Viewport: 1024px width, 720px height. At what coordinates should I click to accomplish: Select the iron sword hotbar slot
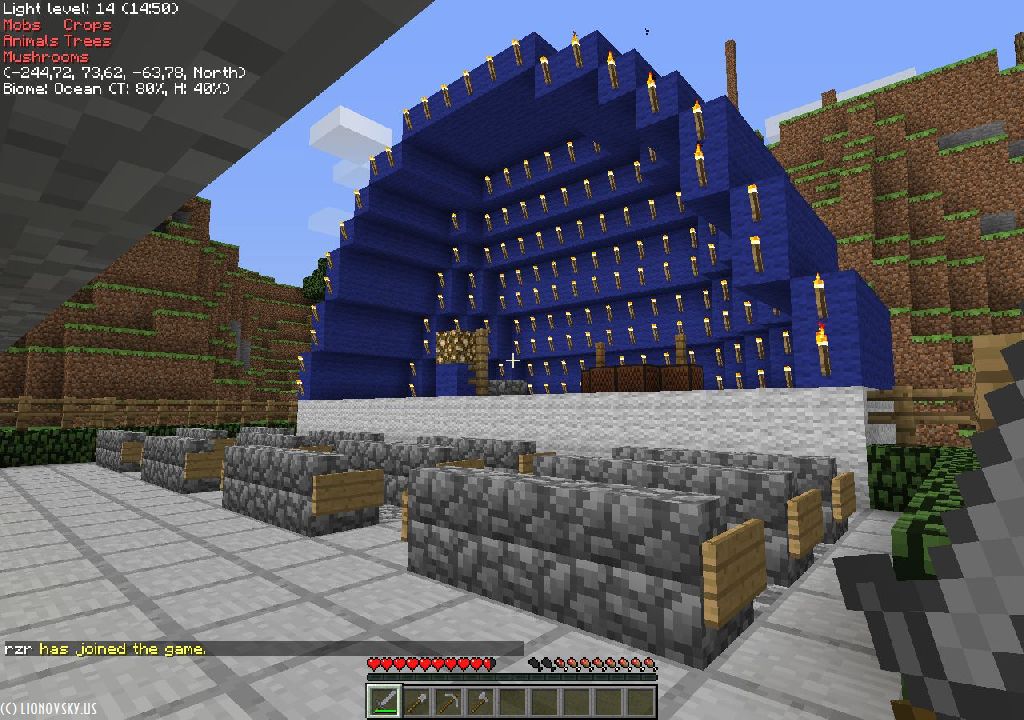coord(383,702)
